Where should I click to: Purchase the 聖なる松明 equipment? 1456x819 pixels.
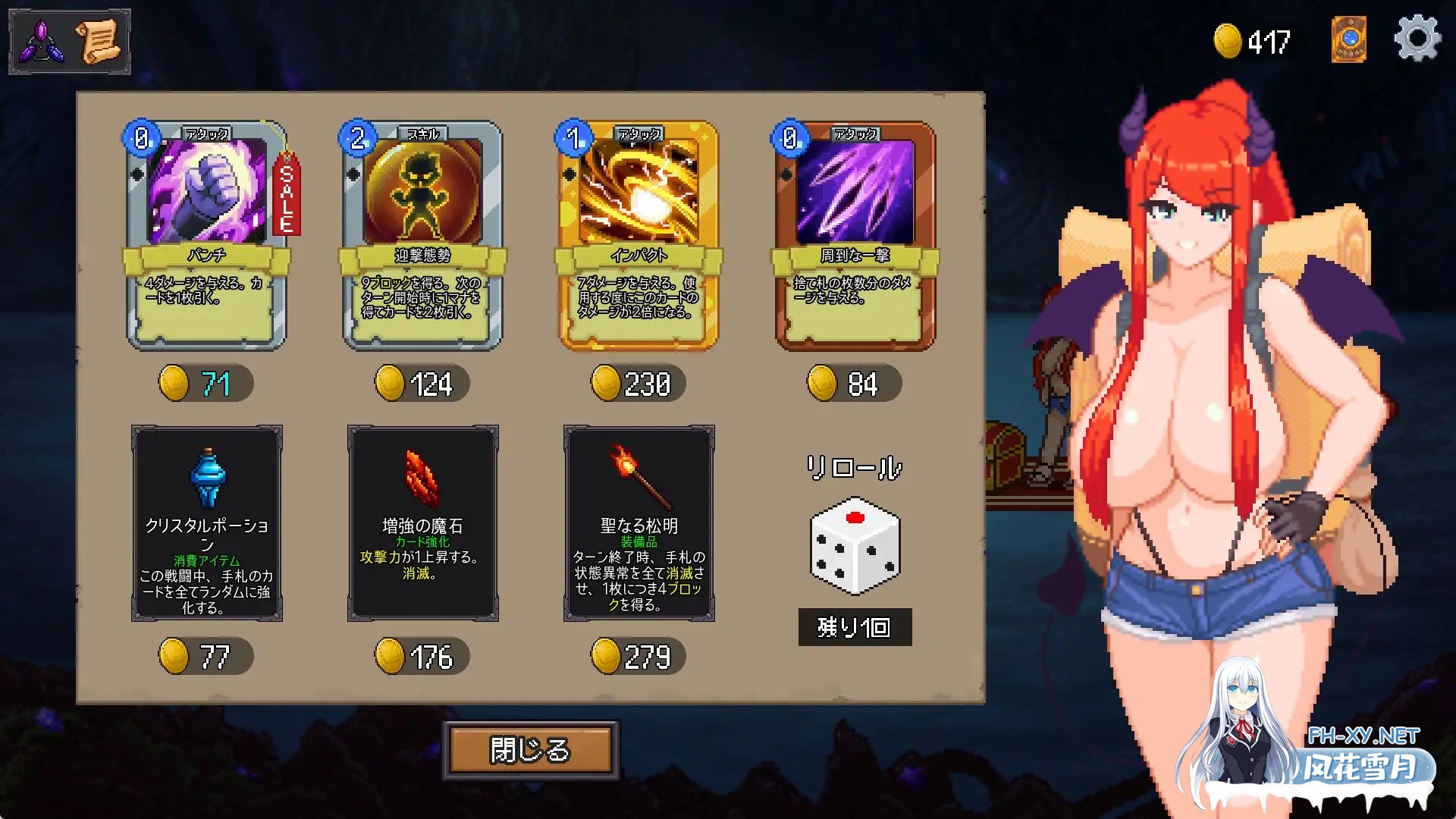[x=639, y=523]
